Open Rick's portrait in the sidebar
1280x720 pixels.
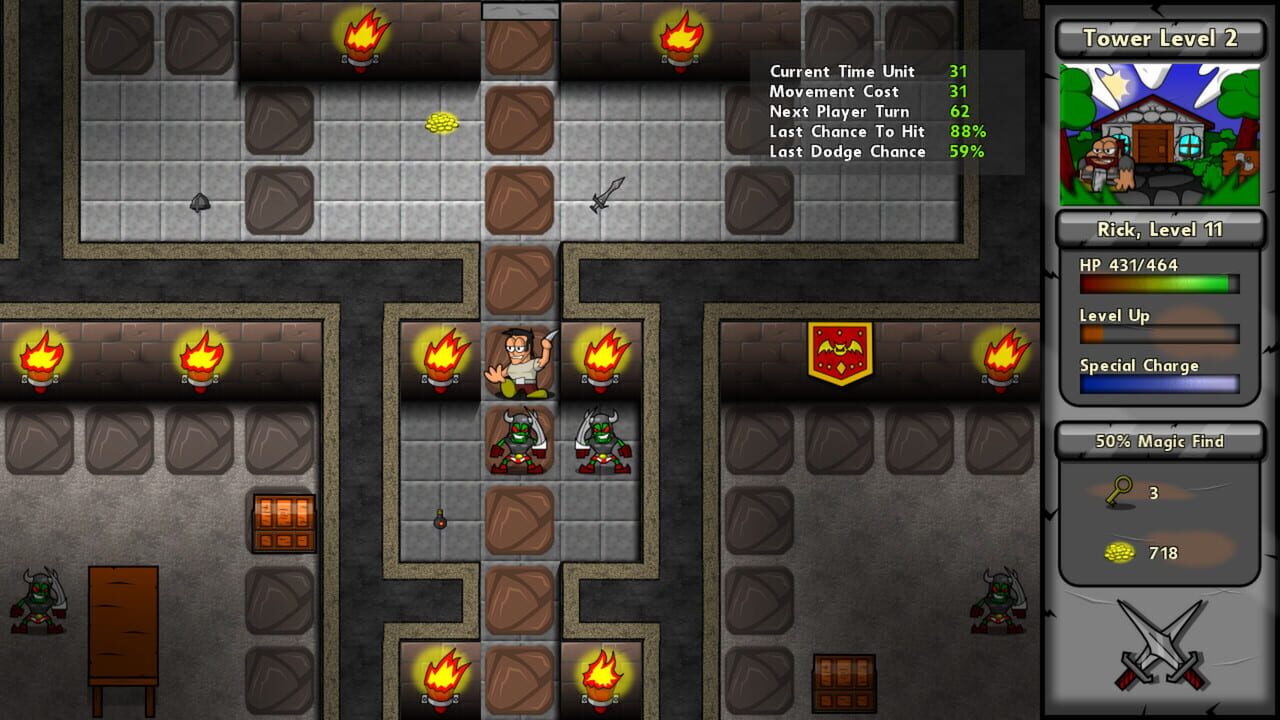(1159, 135)
